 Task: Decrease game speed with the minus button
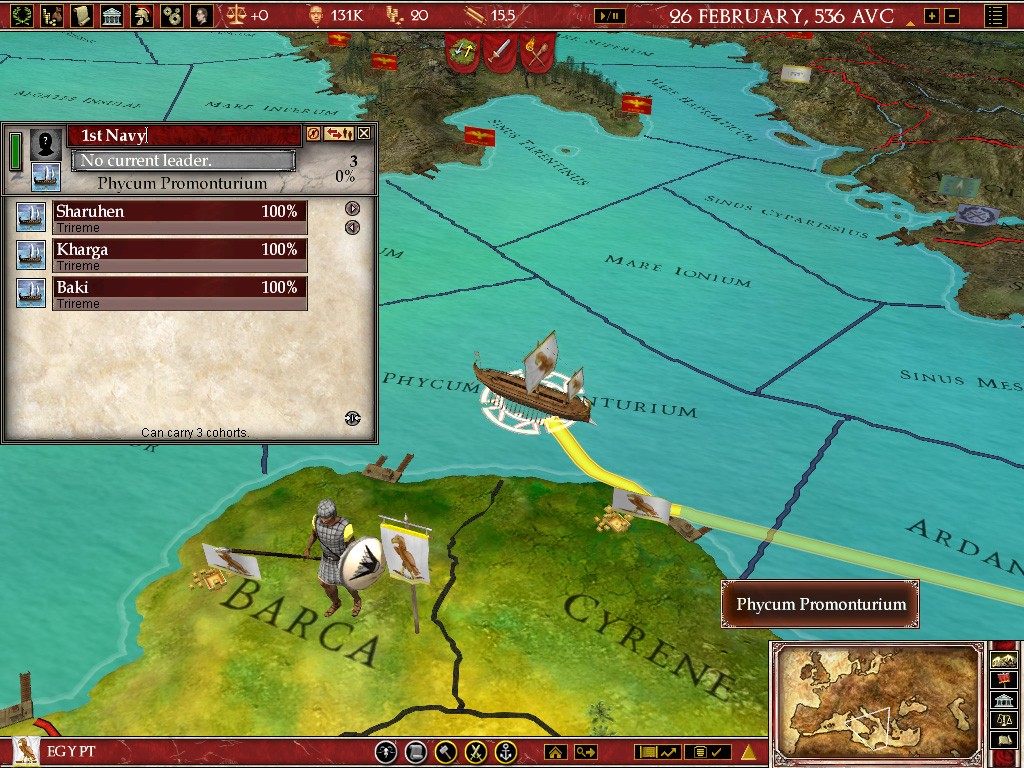point(951,16)
